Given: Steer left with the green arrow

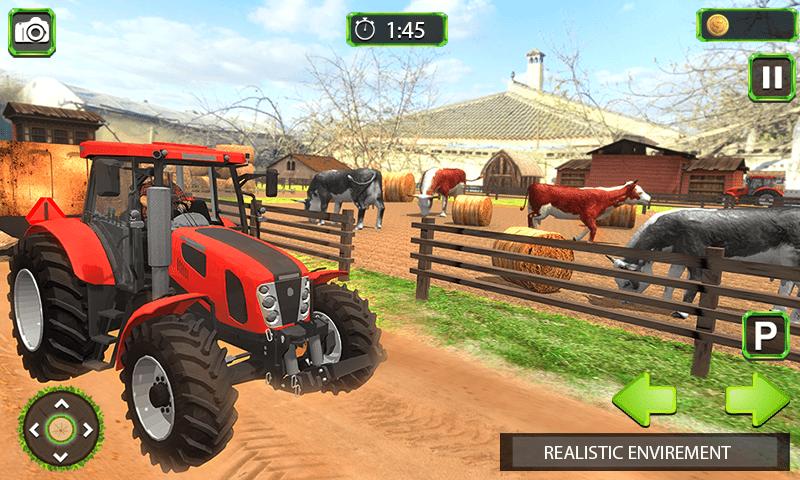Looking at the screenshot, I should 644,400.
